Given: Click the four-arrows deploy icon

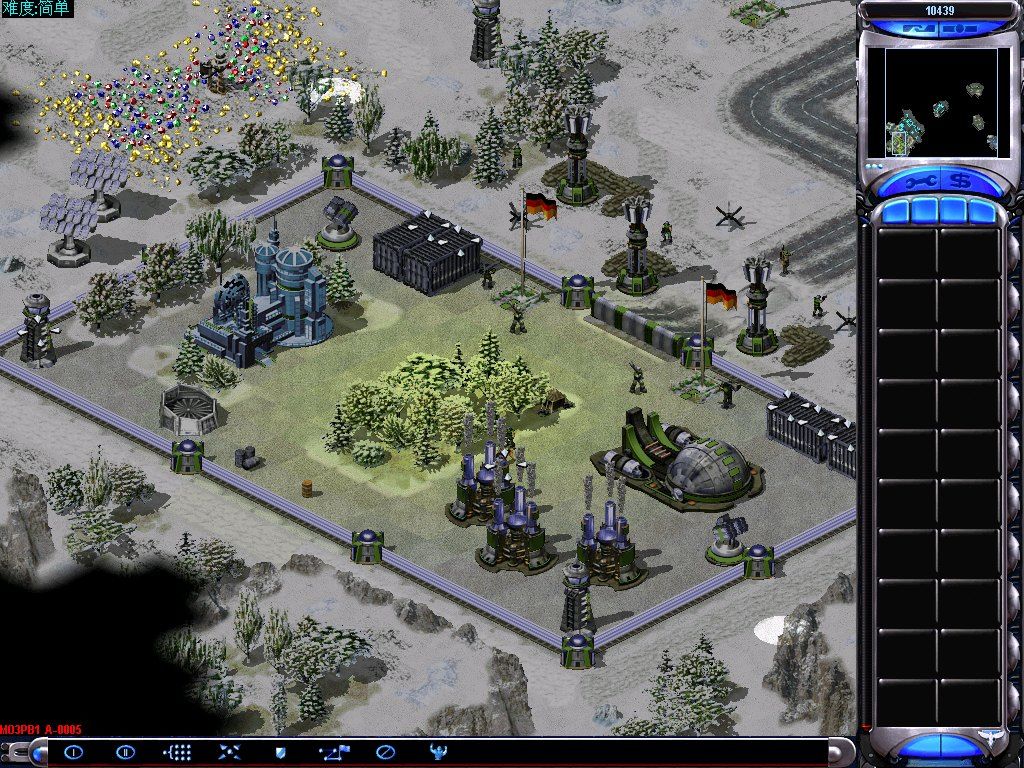Looking at the screenshot, I should tap(229, 751).
